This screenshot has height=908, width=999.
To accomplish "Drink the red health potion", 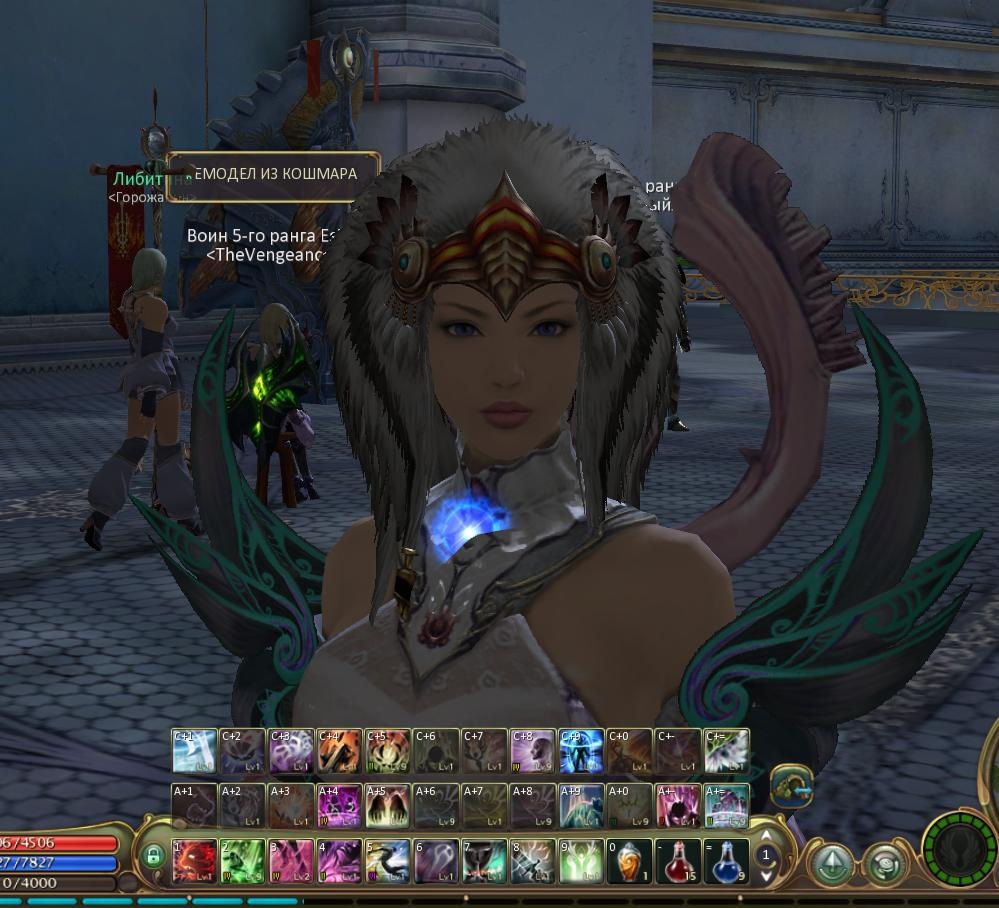I will (679, 861).
